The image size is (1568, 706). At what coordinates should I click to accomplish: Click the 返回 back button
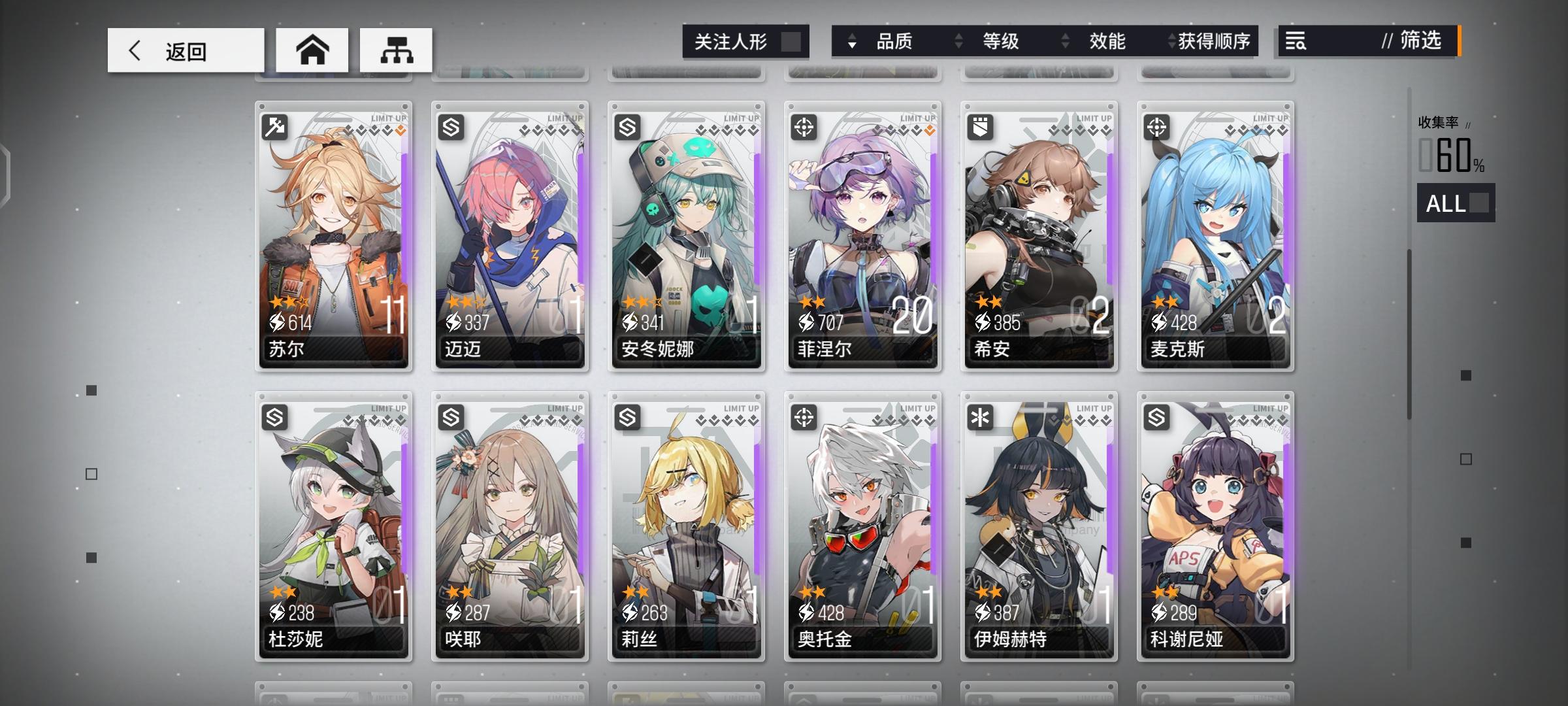tap(185, 49)
